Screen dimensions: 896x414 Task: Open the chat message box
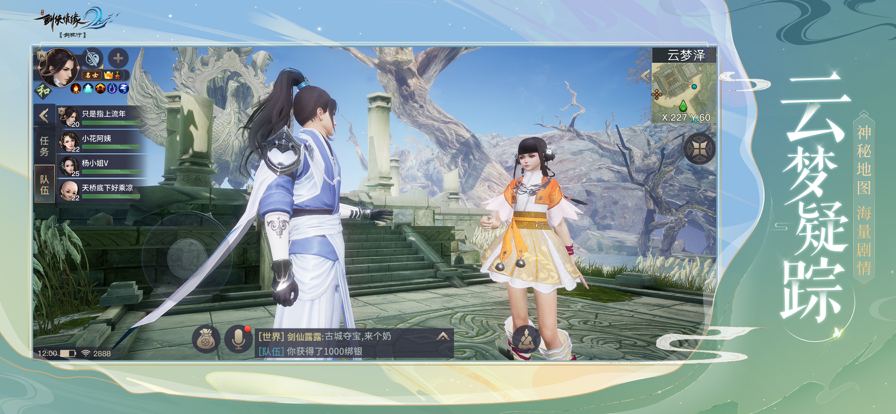(x=343, y=344)
